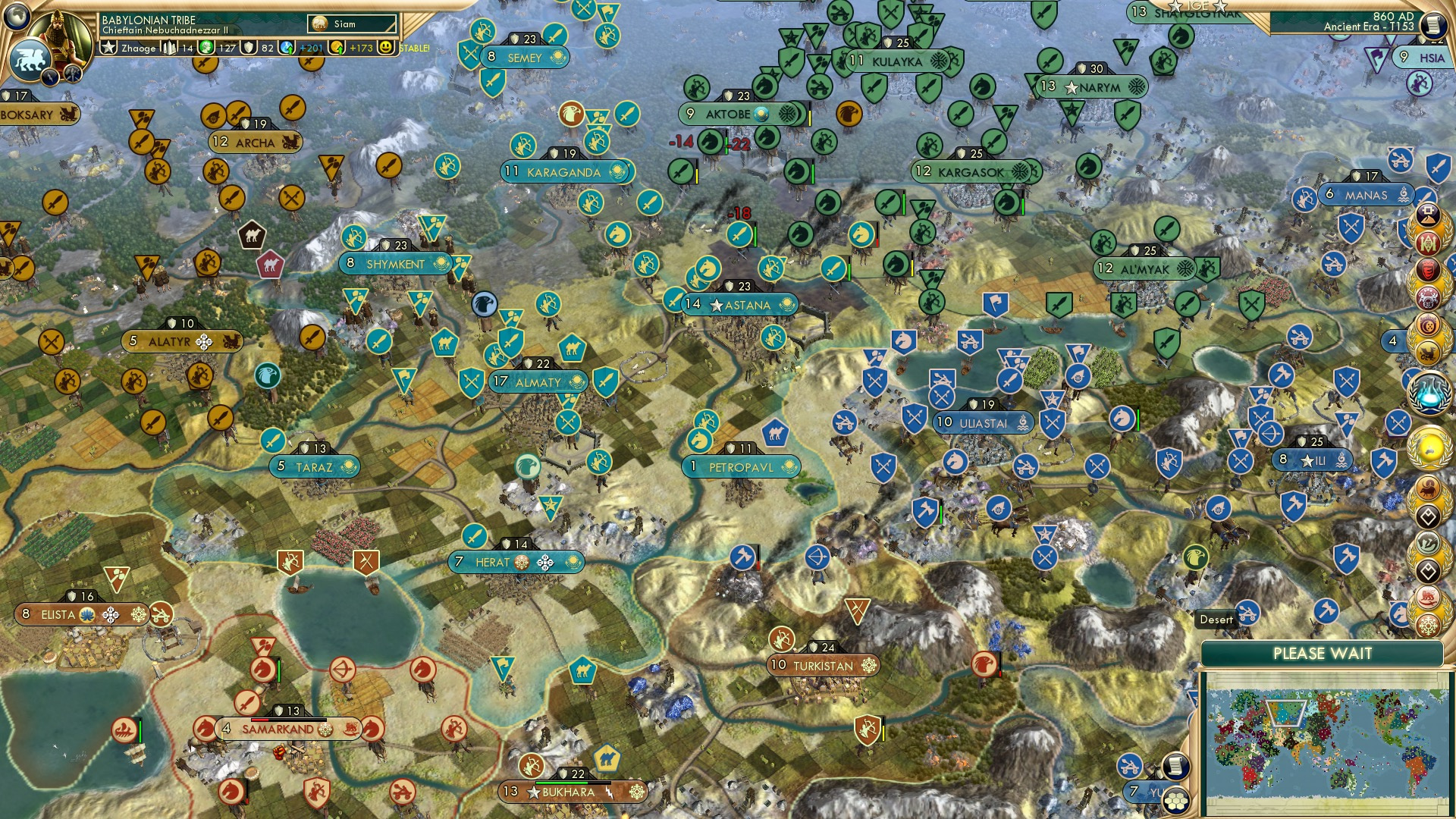Click the shield icon next to 82
The height and width of the screenshot is (819, 1456).
tap(250, 48)
